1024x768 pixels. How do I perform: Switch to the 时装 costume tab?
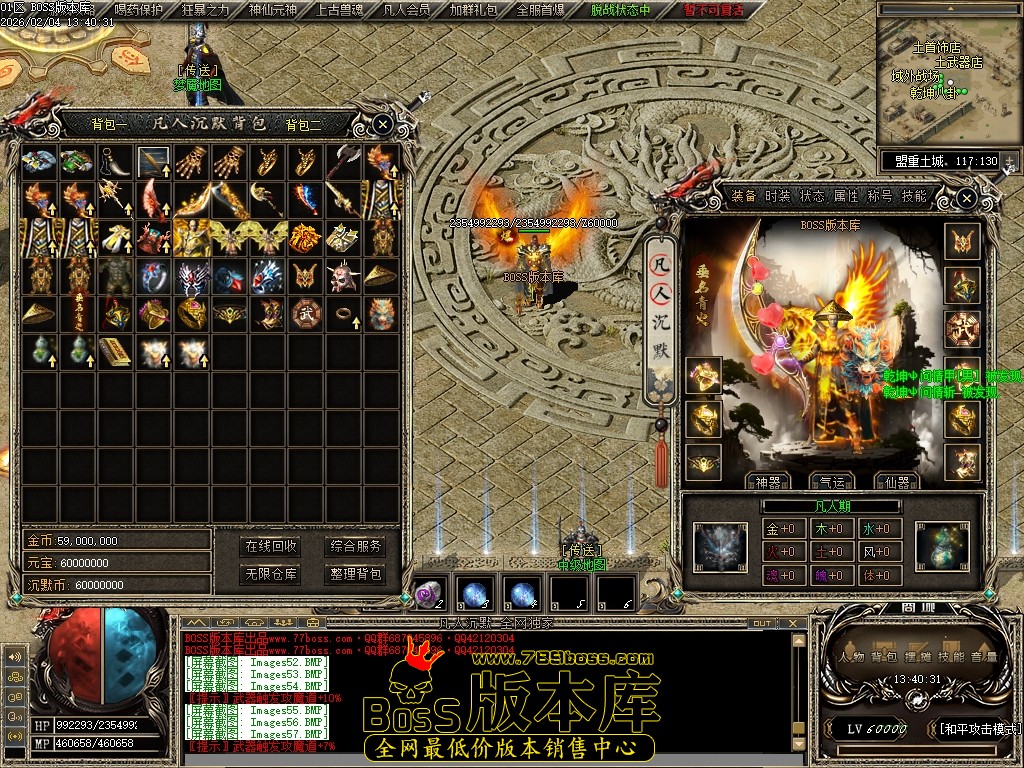(x=778, y=196)
